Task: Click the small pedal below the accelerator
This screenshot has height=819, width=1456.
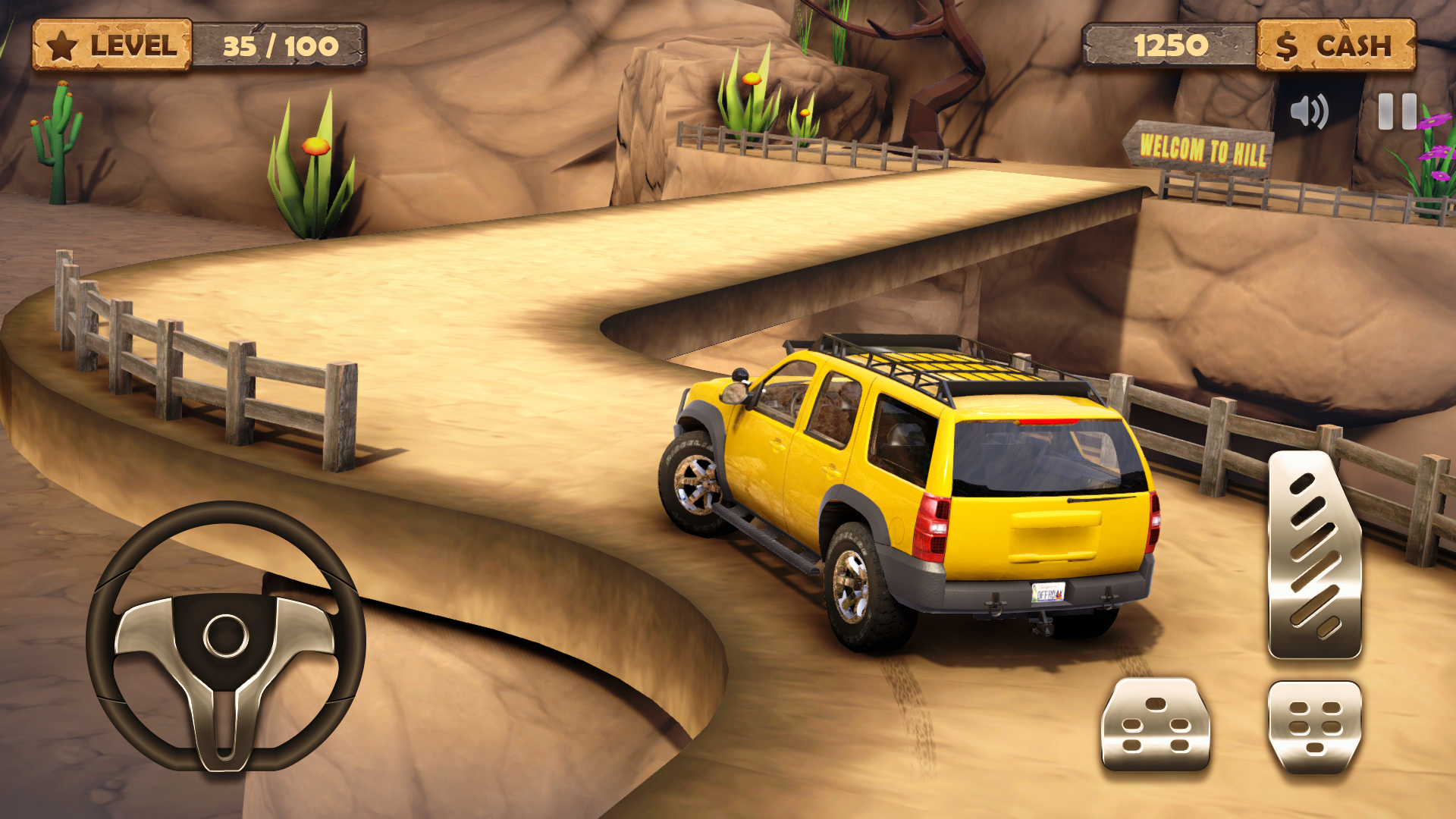Action: tap(1314, 726)
